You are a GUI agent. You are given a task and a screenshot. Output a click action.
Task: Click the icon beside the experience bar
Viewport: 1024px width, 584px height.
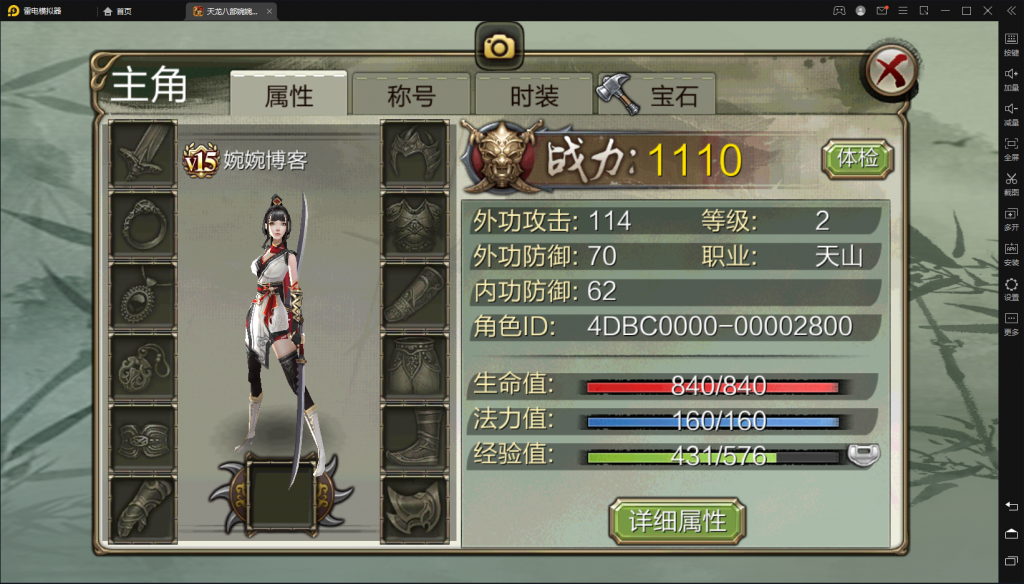tap(863, 455)
